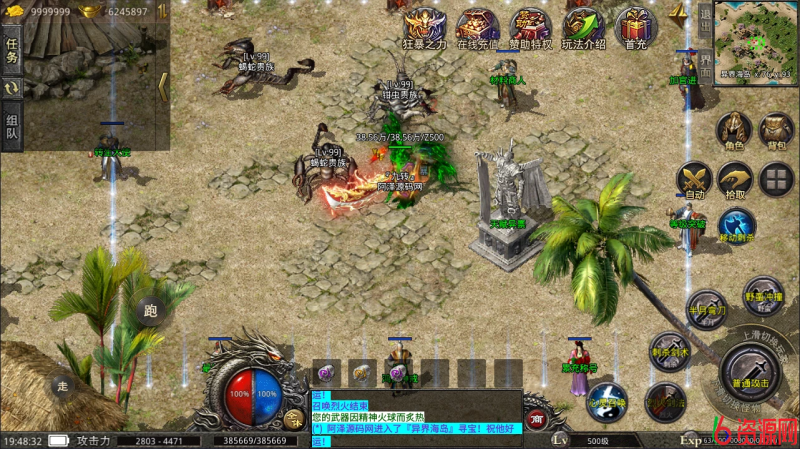Open the four-square grid menu
Screen dimensions: 800x449
coord(776,180)
